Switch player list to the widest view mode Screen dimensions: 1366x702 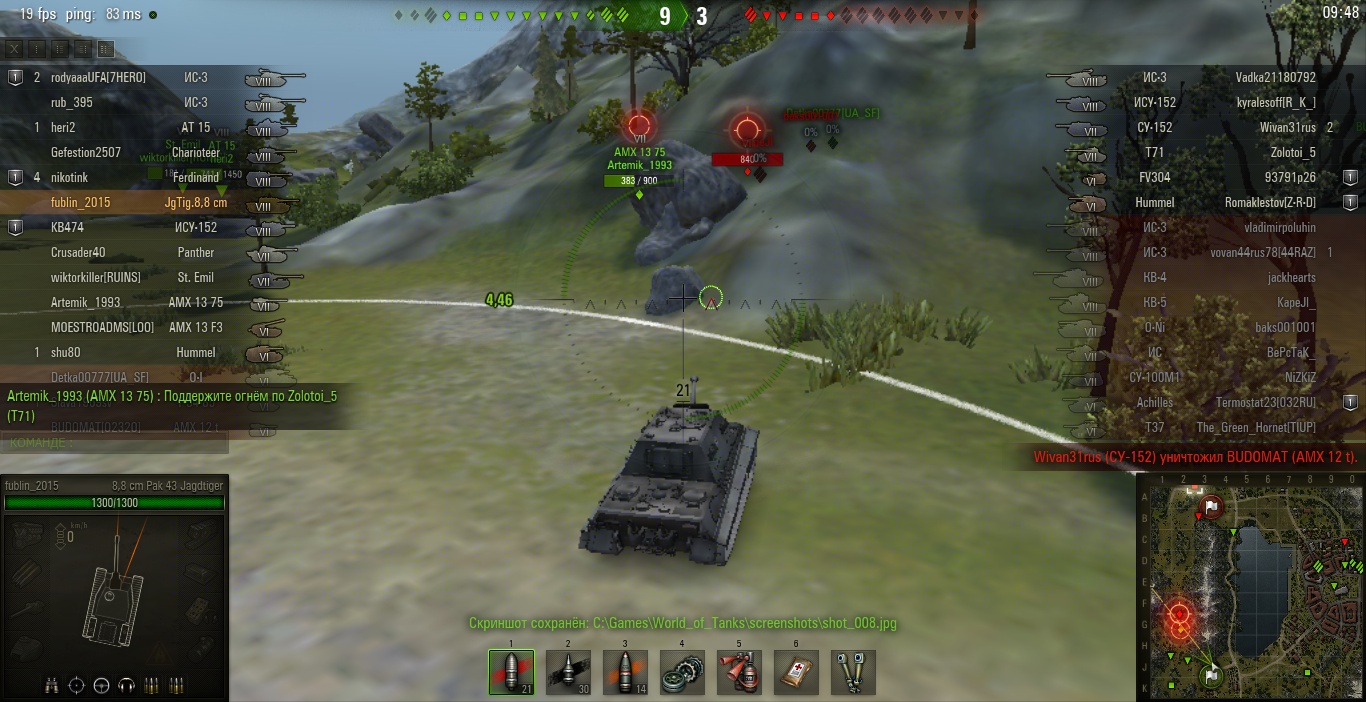coord(106,49)
